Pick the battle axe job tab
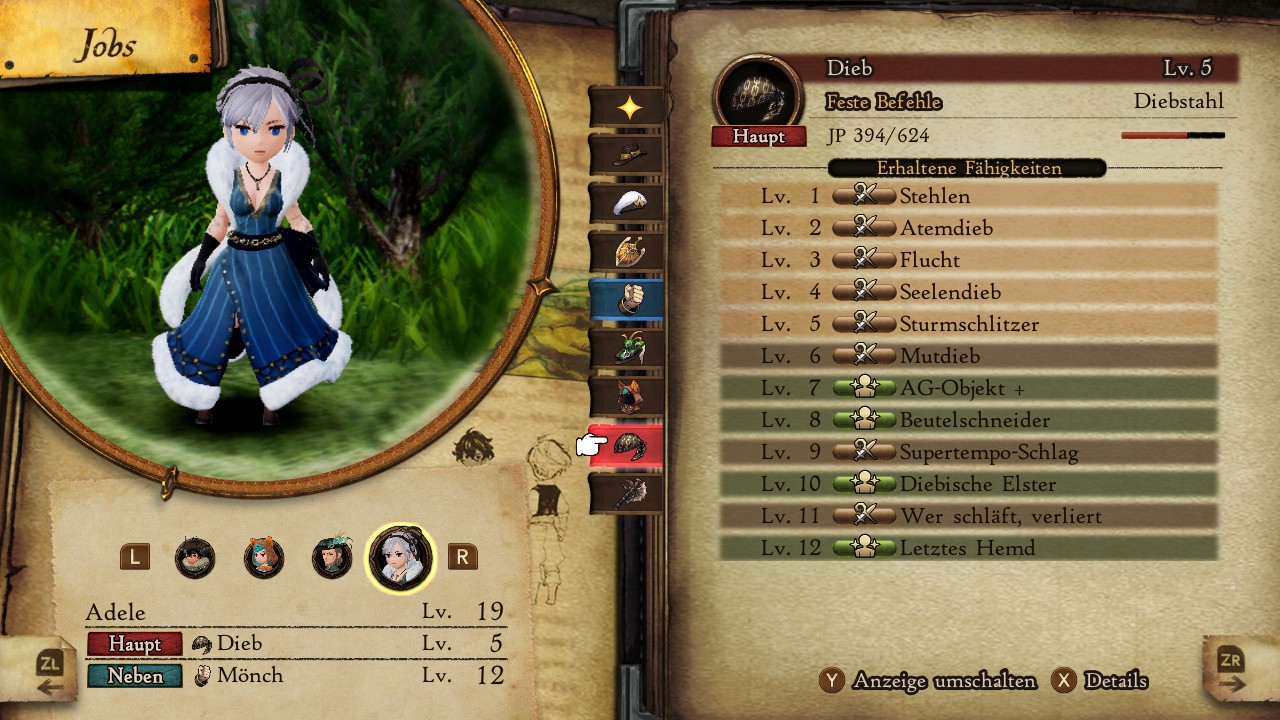 pos(628,493)
